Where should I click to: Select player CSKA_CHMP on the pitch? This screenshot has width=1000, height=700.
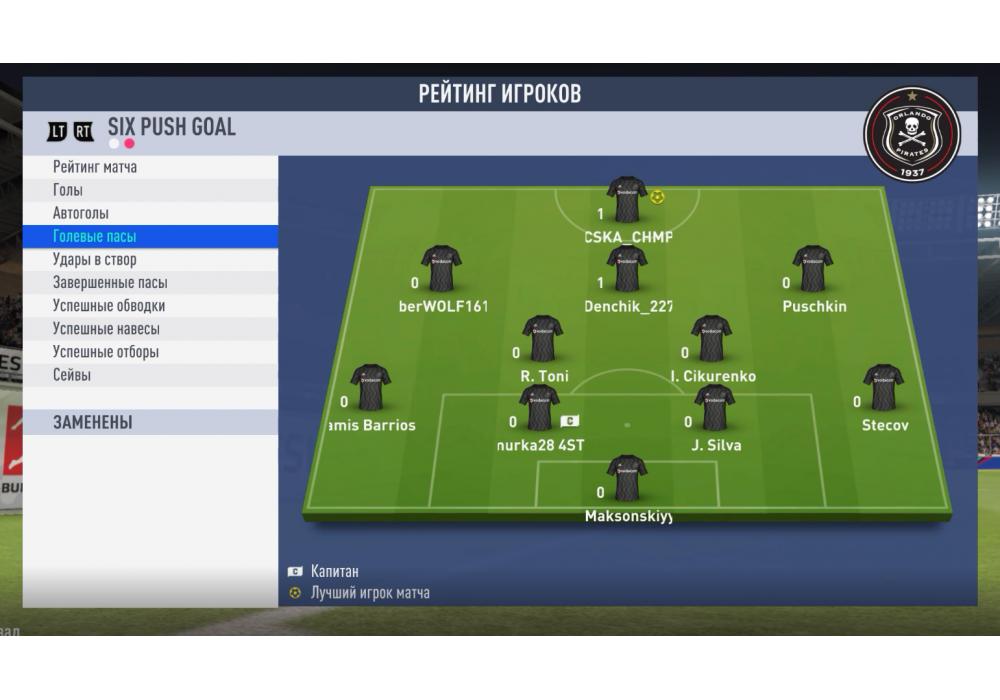[x=627, y=200]
